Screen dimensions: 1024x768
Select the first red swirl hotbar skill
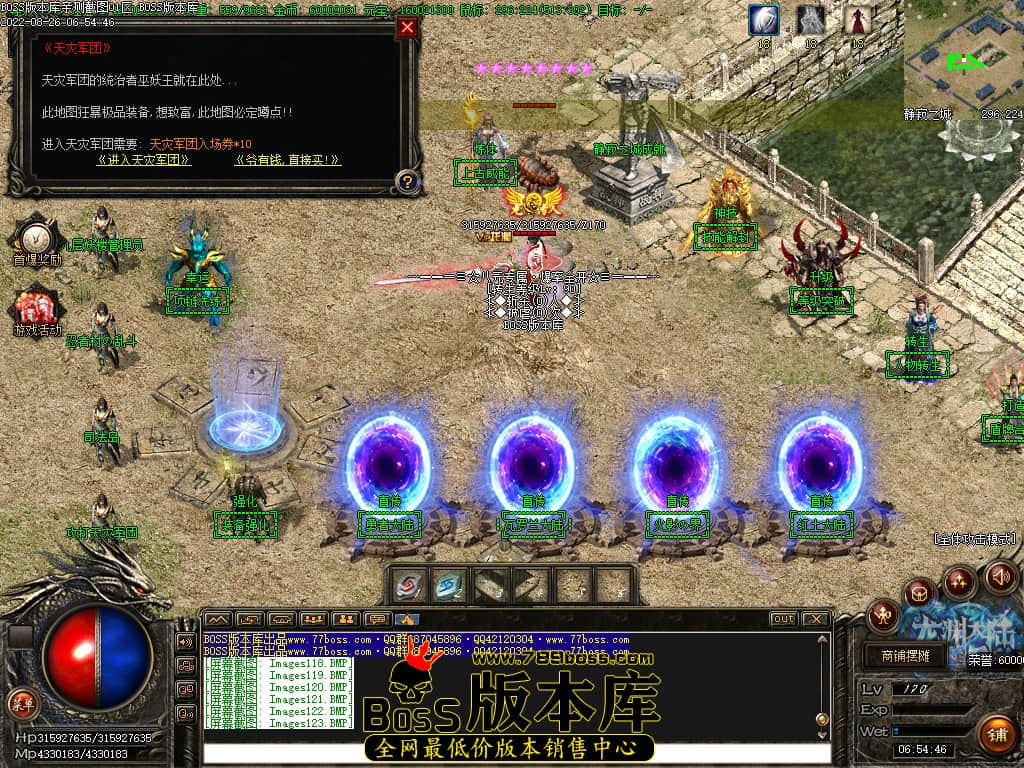(x=408, y=585)
